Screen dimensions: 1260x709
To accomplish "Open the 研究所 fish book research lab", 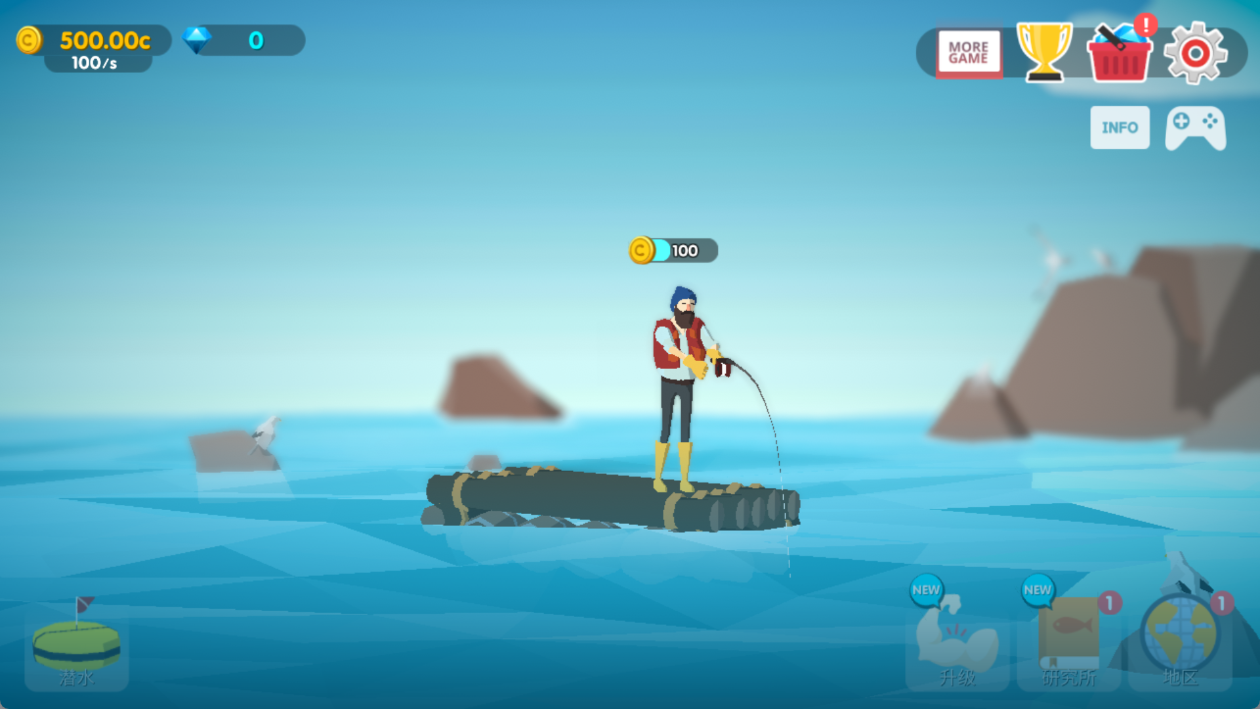I will [1069, 643].
